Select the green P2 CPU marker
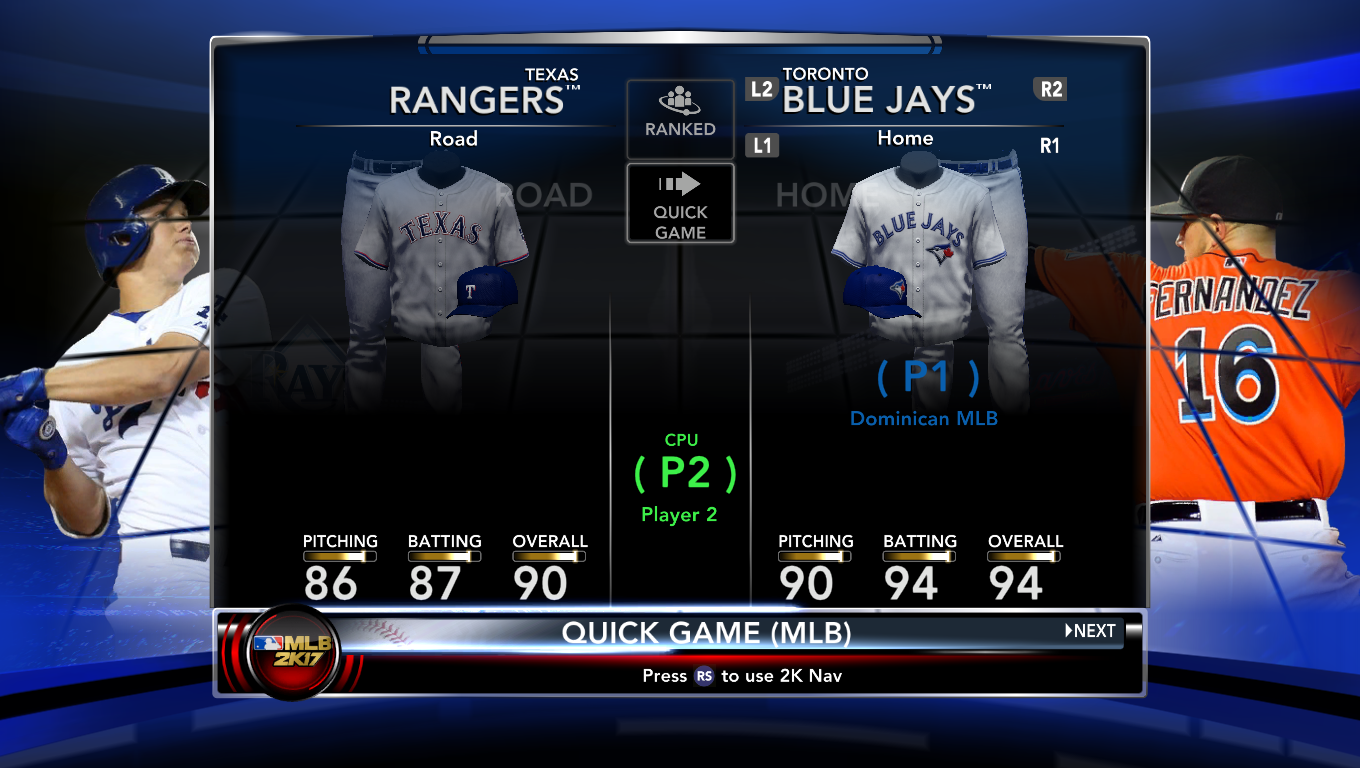 (x=684, y=473)
